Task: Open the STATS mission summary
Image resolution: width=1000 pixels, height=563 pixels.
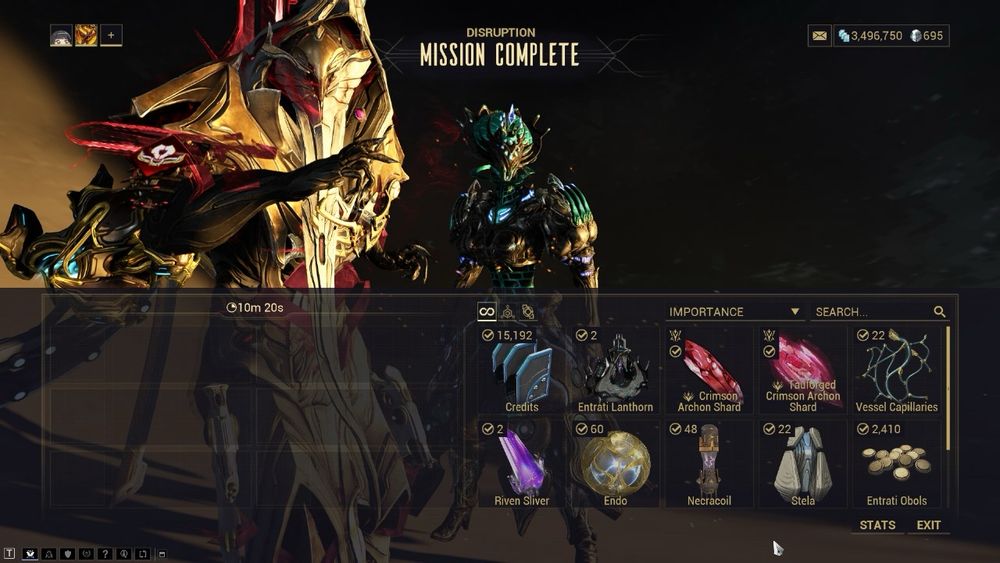Action: [x=877, y=525]
